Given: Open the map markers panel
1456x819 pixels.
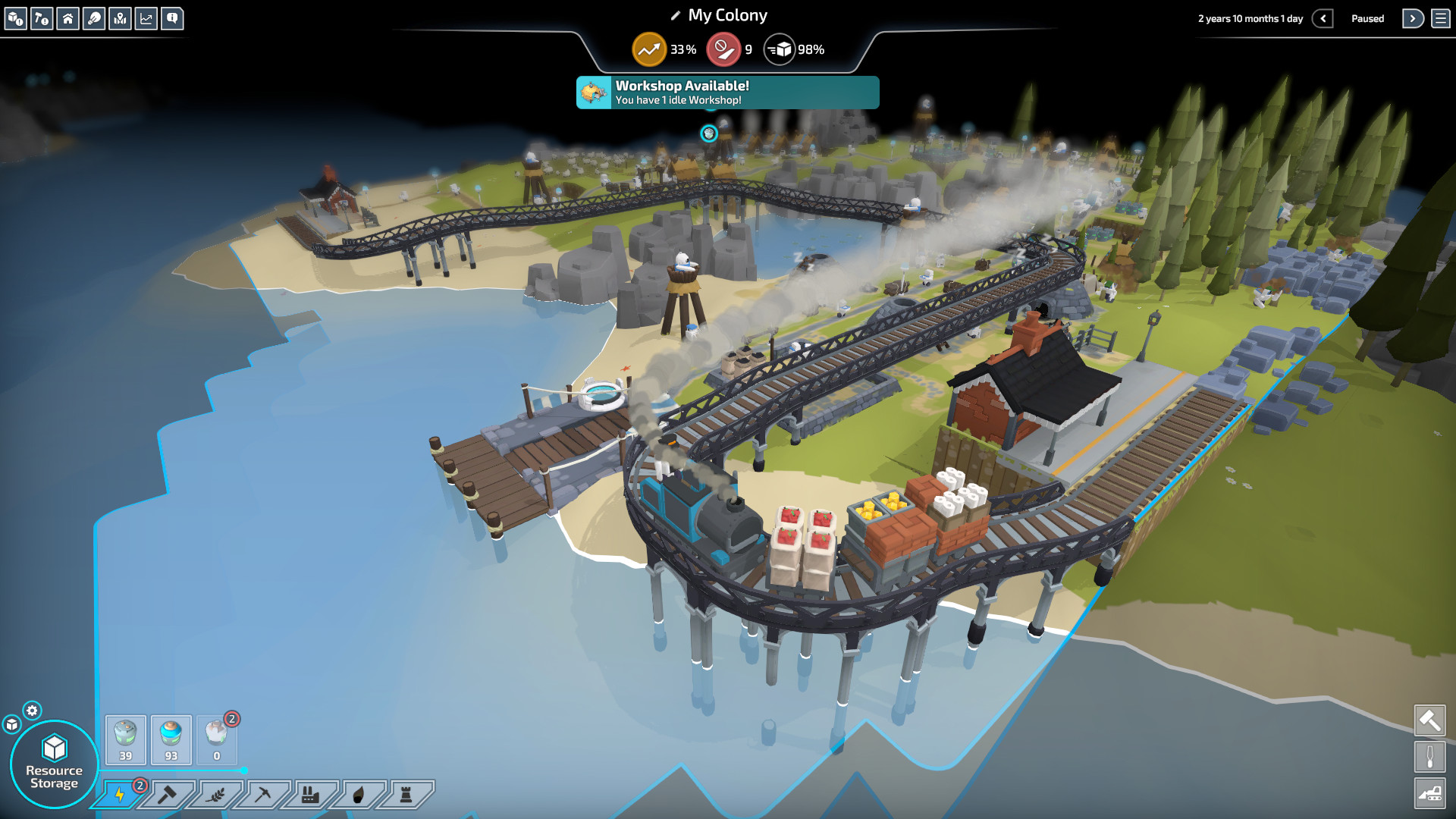Looking at the screenshot, I should (121, 19).
